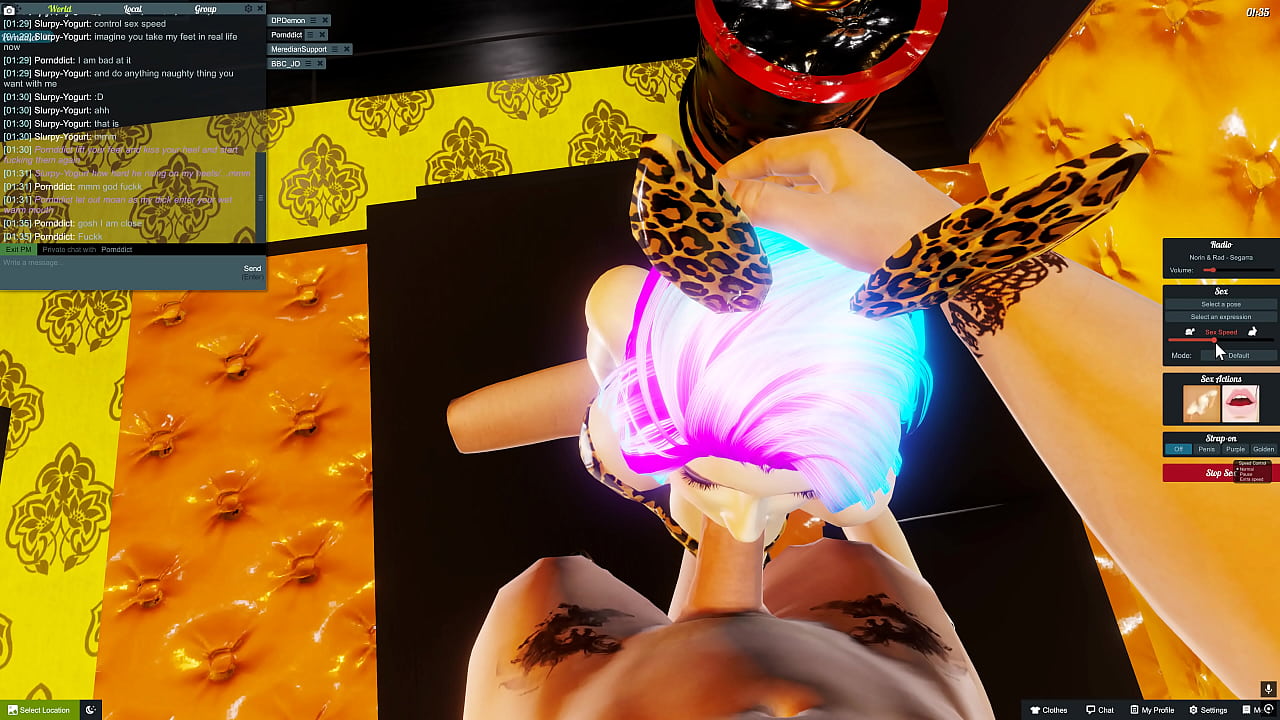The height and width of the screenshot is (720, 1280).
Task: Click the Select a pose button
Action: point(1220,302)
